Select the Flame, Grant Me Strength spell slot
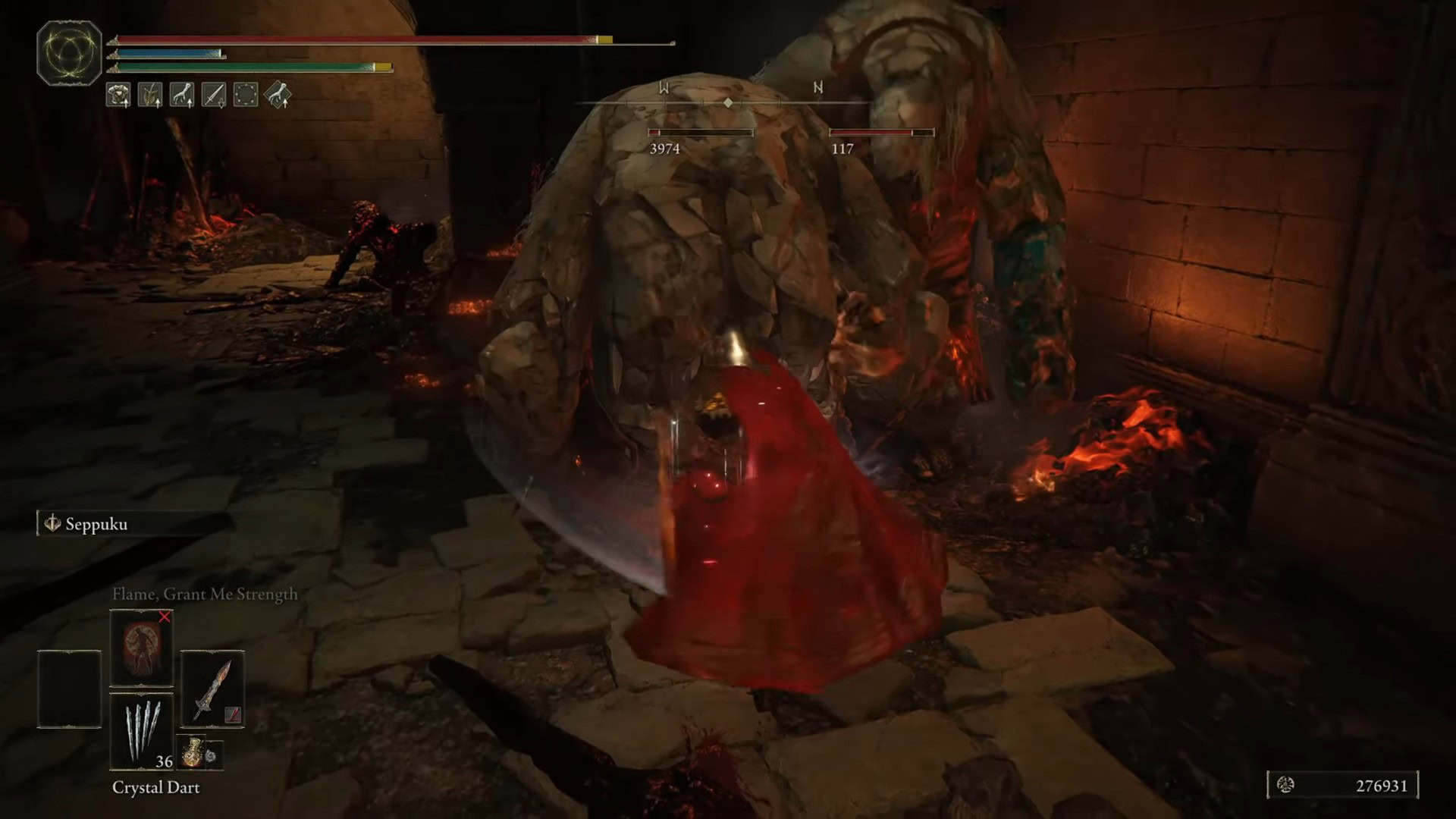Viewport: 1456px width, 819px height. 141,647
